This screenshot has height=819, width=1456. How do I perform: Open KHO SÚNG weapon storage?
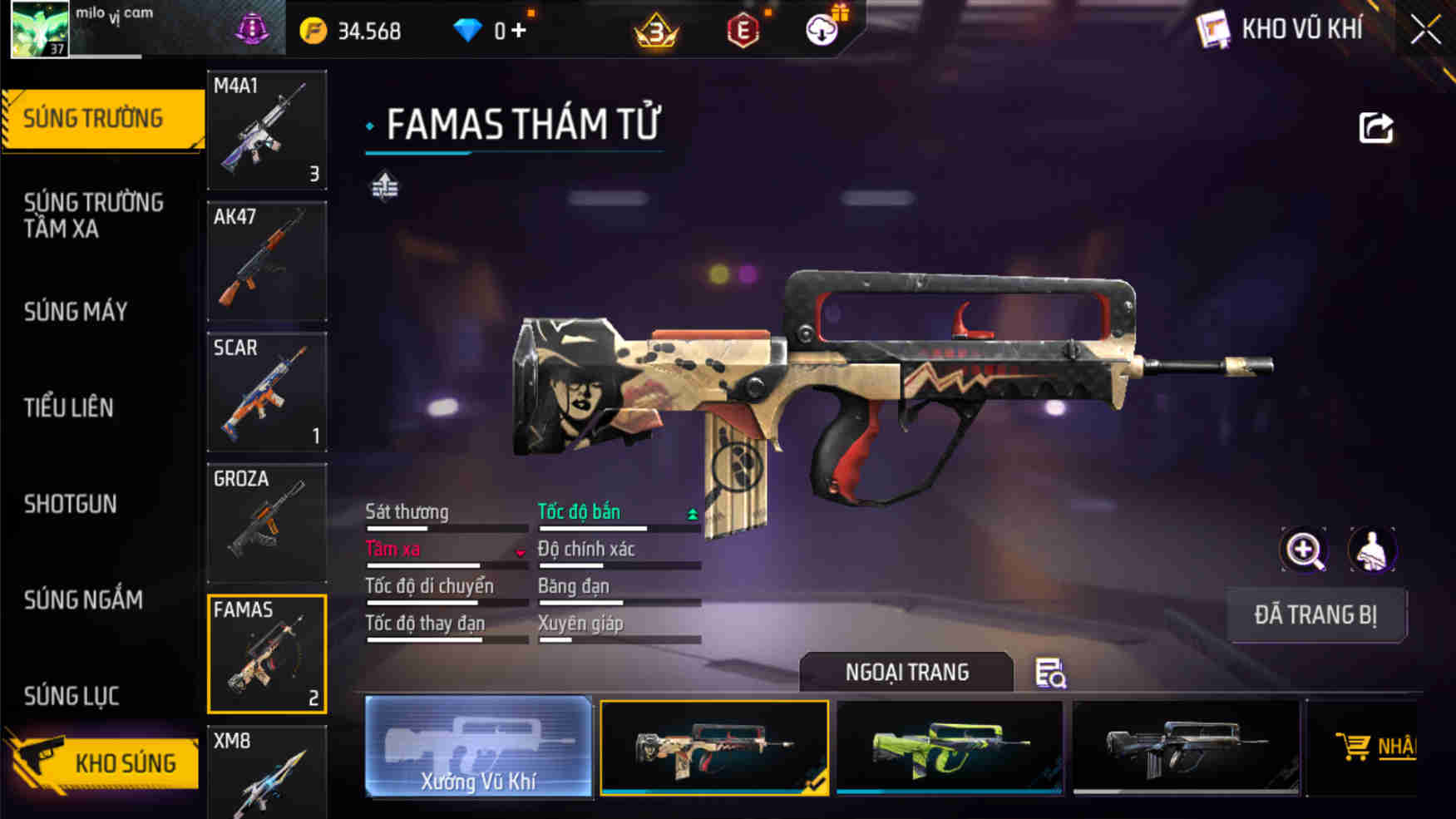125,762
